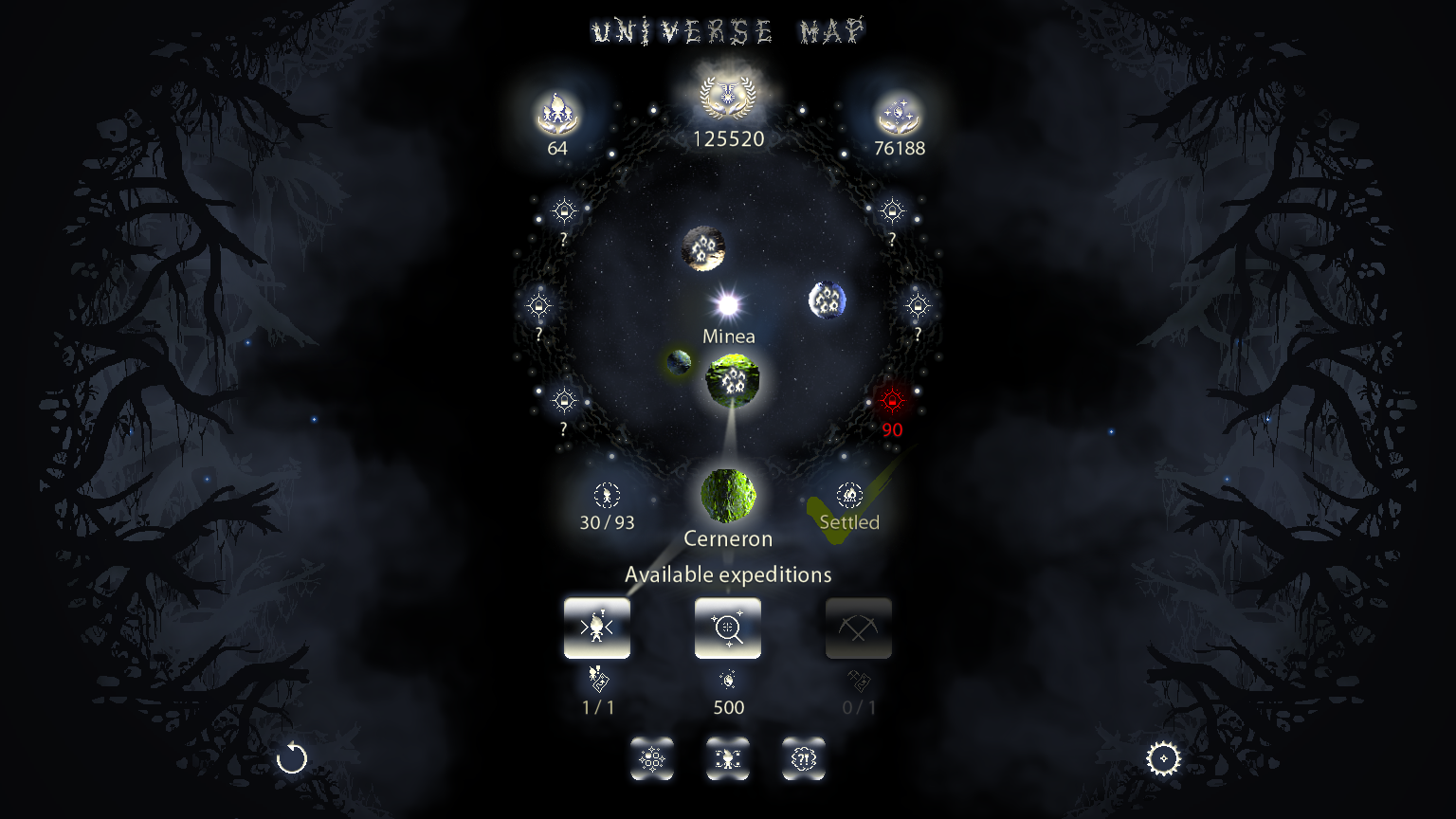Viewport: 1456px width, 819px height.
Task: Open the exploration expedition with the magnifying glass
Action: click(x=727, y=628)
